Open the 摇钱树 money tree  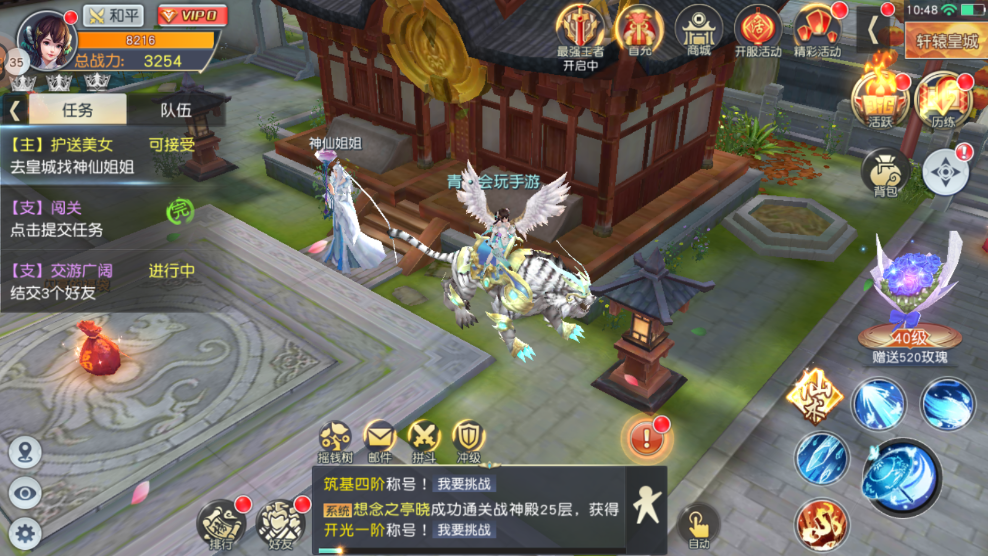pyautogui.click(x=335, y=439)
